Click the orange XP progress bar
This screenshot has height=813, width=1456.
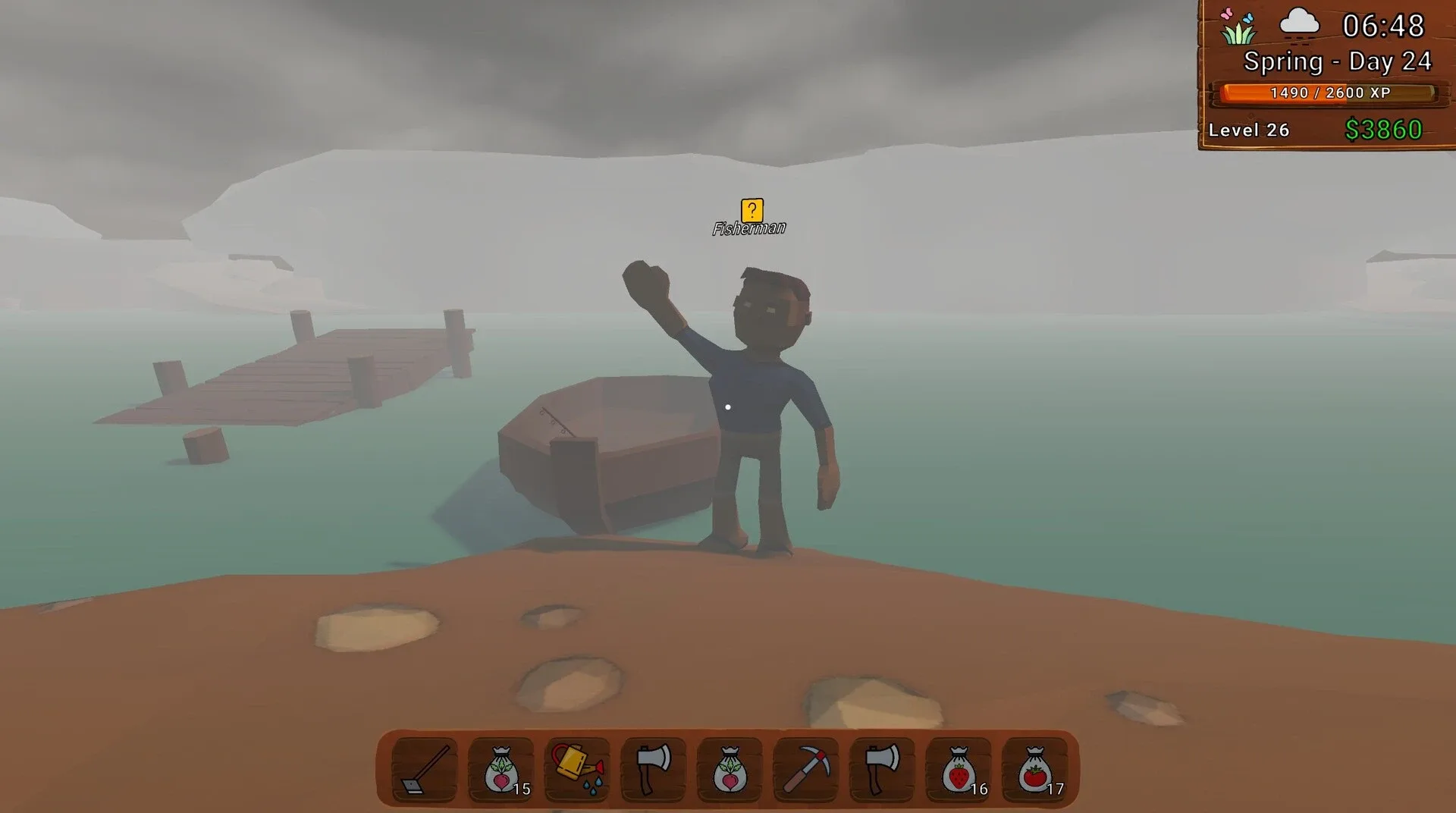[x=1329, y=93]
